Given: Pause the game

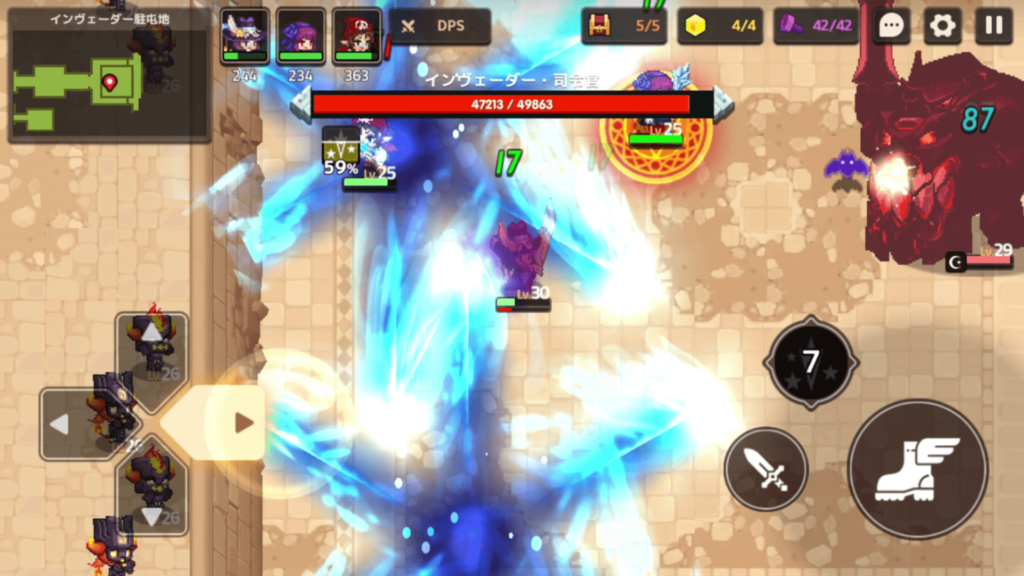Looking at the screenshot, I should [994, 26].
